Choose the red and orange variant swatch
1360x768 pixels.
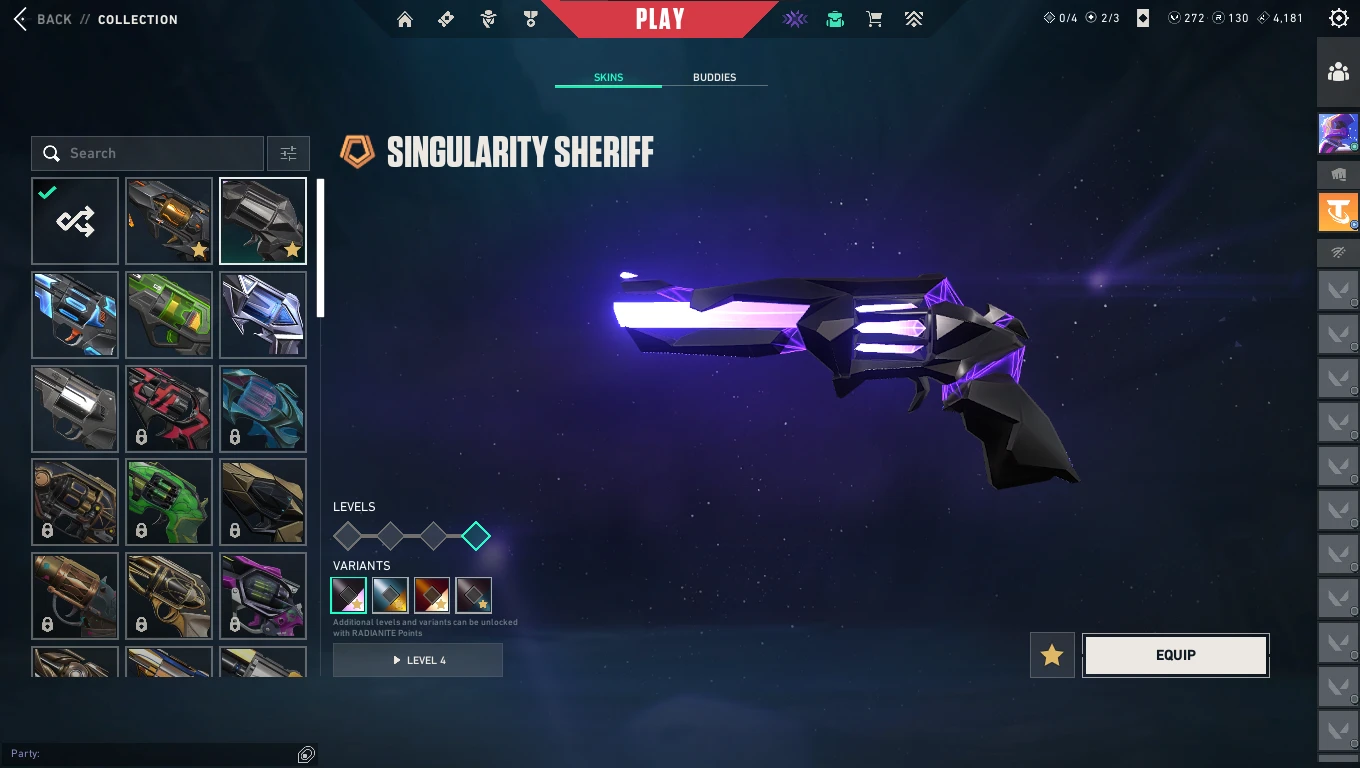coord(432,595)
